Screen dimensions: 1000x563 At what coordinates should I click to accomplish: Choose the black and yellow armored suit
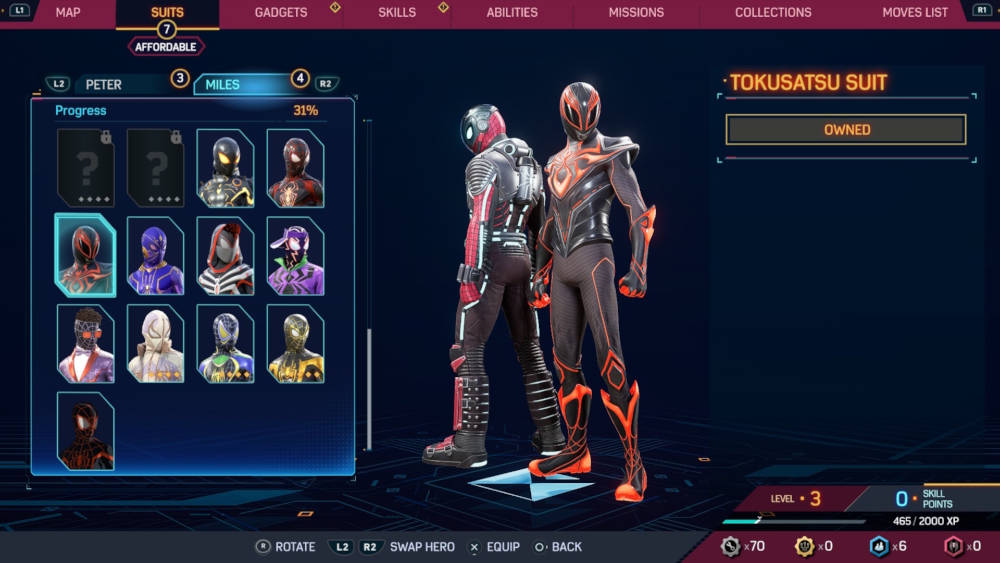coord(225,168)
